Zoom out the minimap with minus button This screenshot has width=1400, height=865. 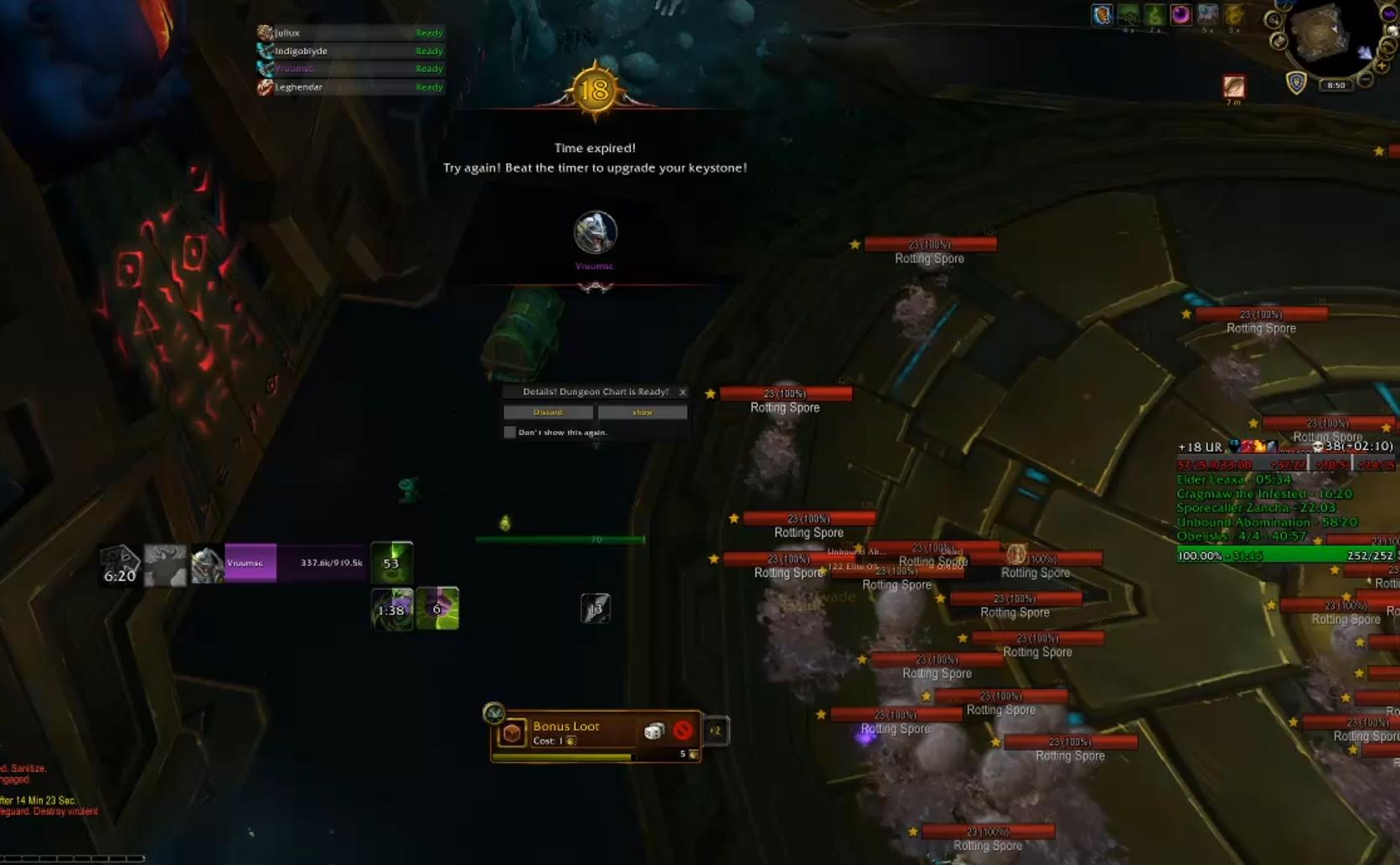[x=1365, y=80]
